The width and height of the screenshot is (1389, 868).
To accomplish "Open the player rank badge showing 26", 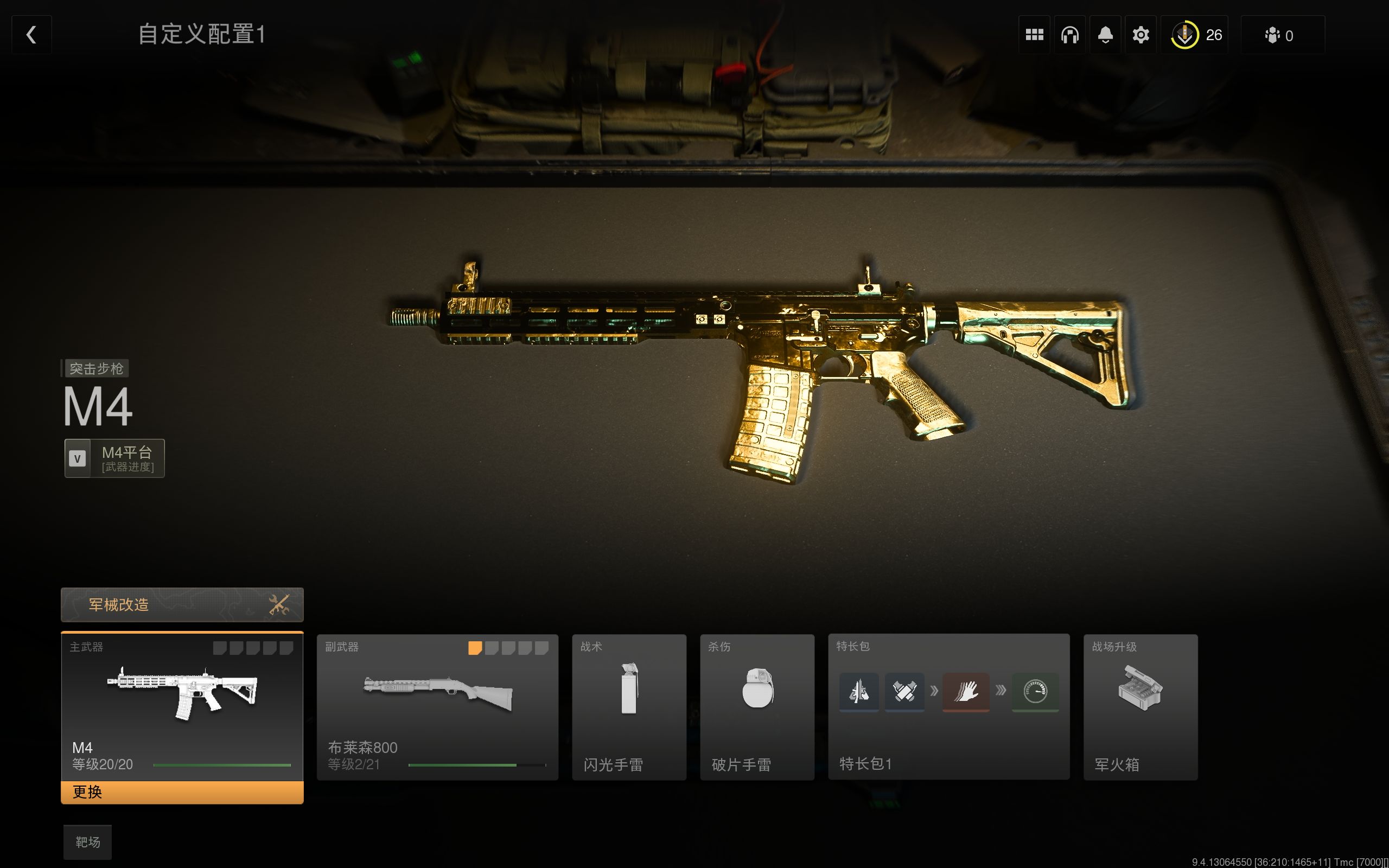I will pos(1195,35).
